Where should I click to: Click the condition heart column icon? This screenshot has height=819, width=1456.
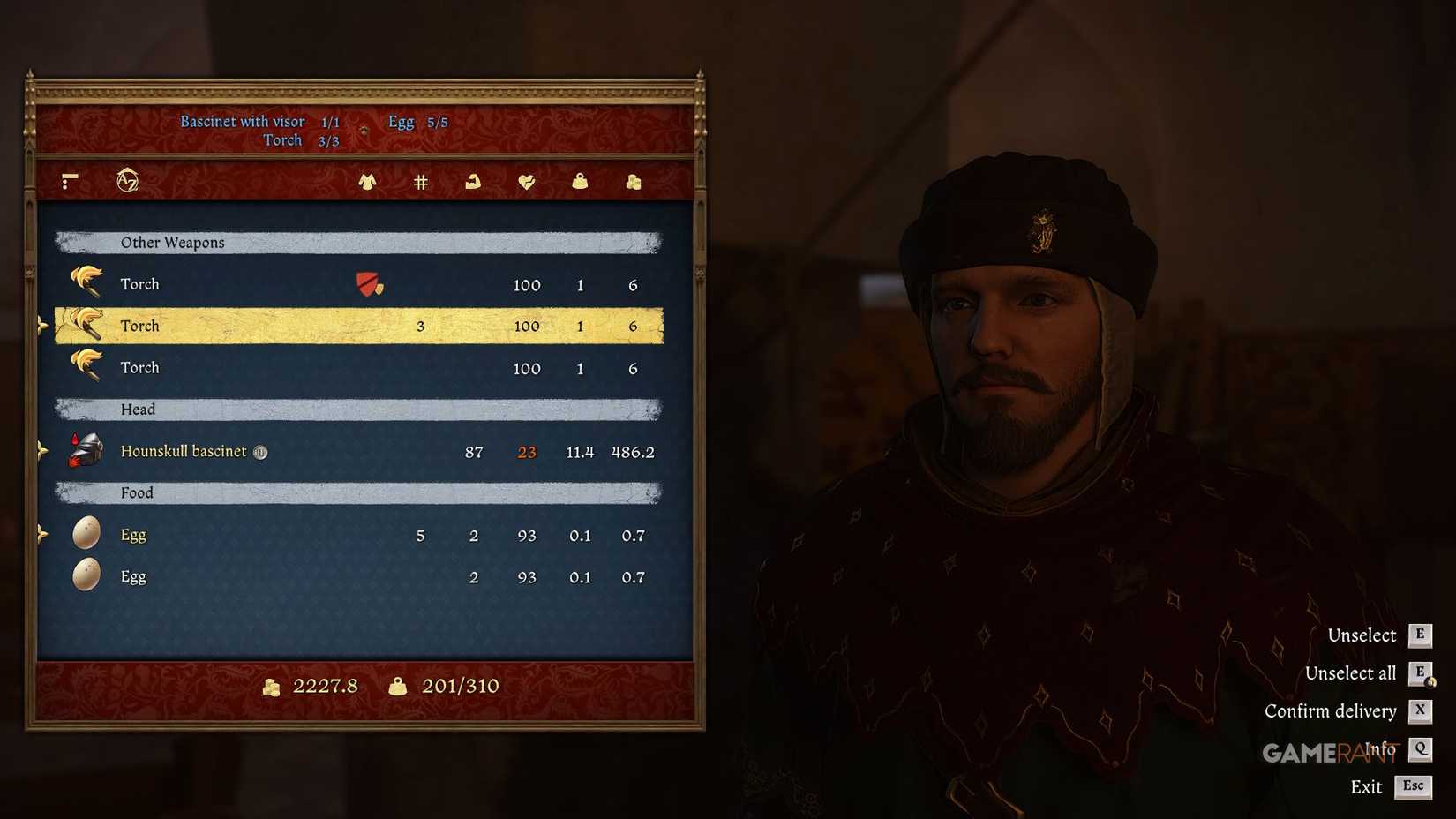[x=527, y=181]
